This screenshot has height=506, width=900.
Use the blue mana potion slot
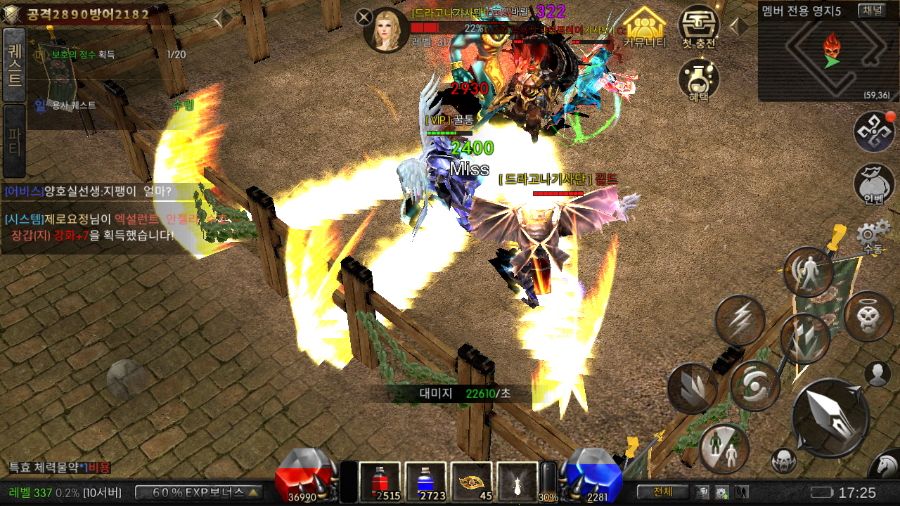click(x=425, y=480)
